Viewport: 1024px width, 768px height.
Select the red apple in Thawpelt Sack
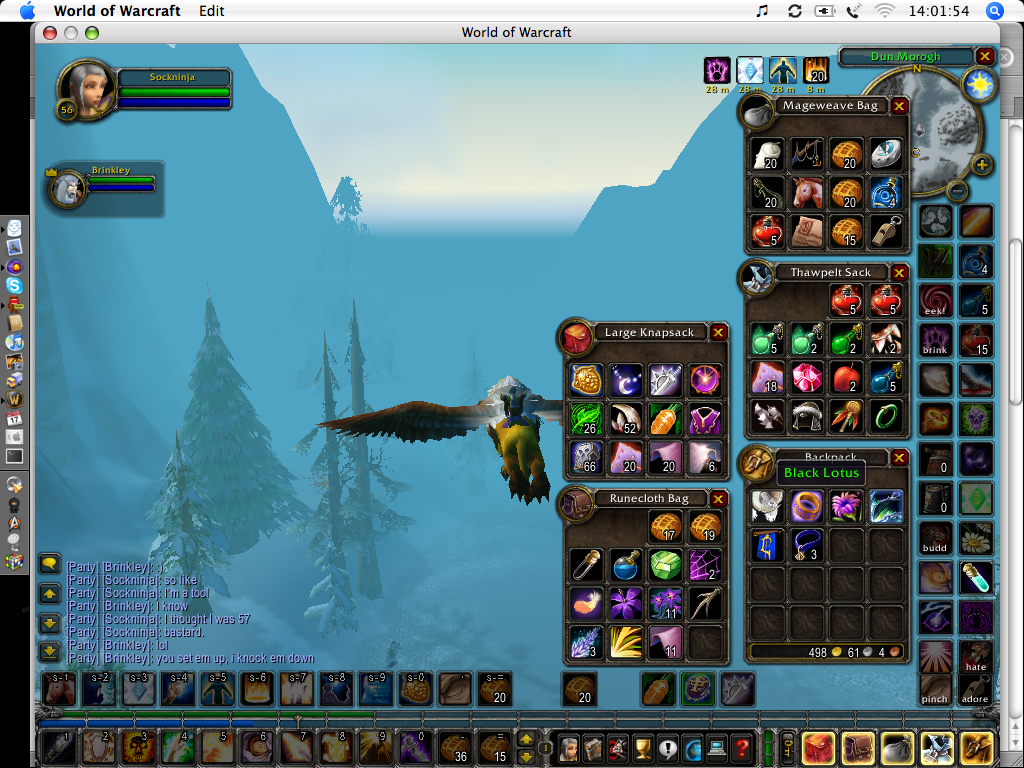coord(846,377)
